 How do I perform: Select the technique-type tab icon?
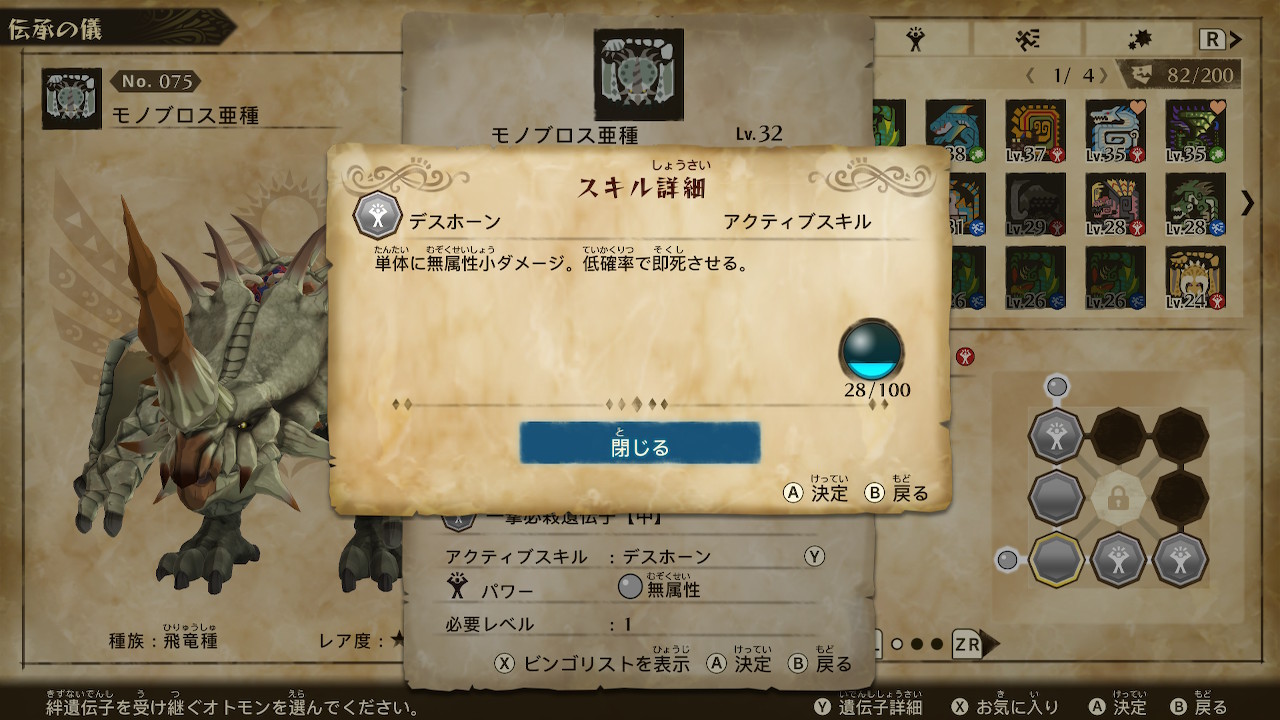pyautogui.click(x=1141, y=37)
